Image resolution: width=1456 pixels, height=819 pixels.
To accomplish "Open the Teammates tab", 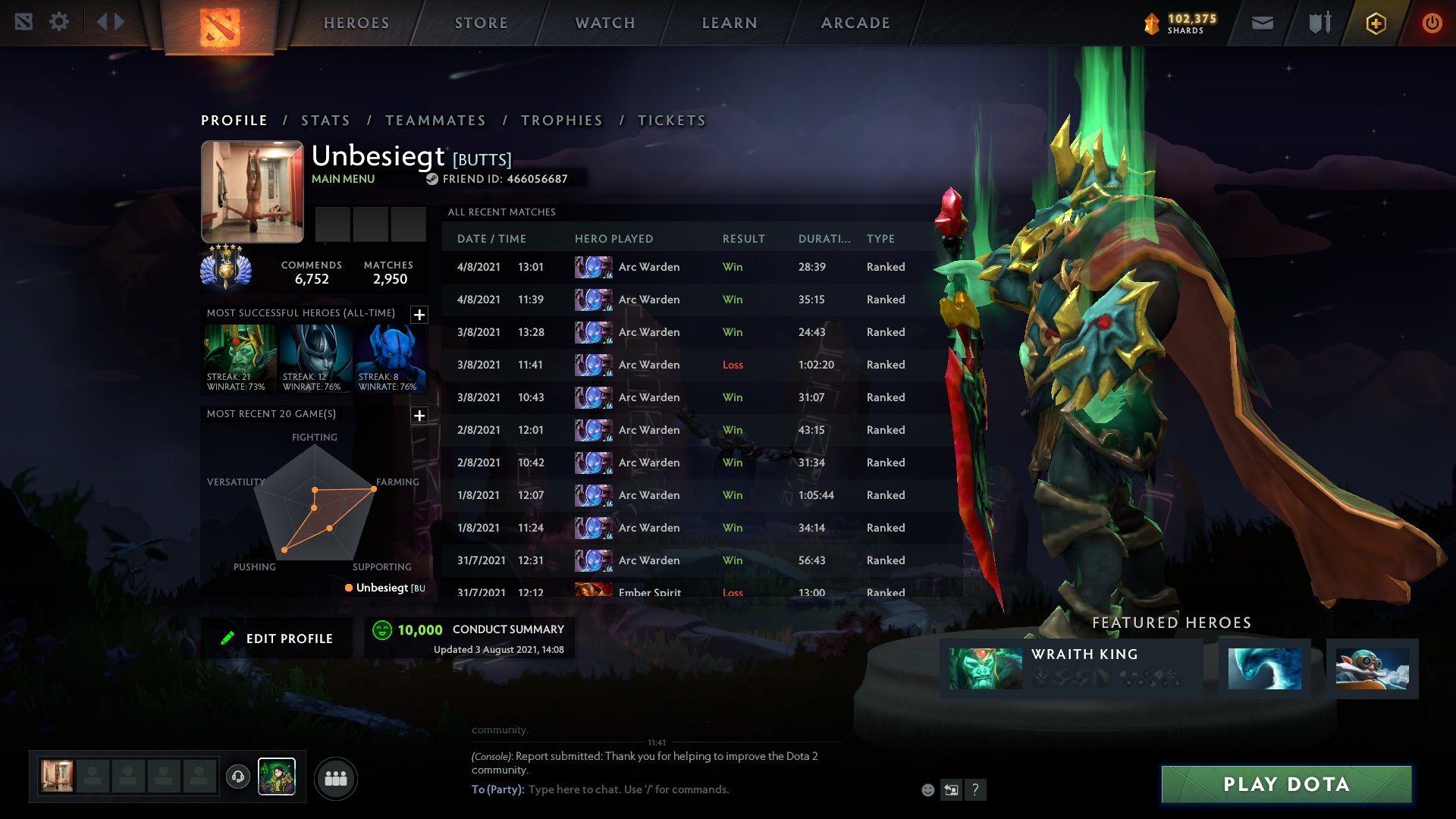I will click(x=435, y=121).
